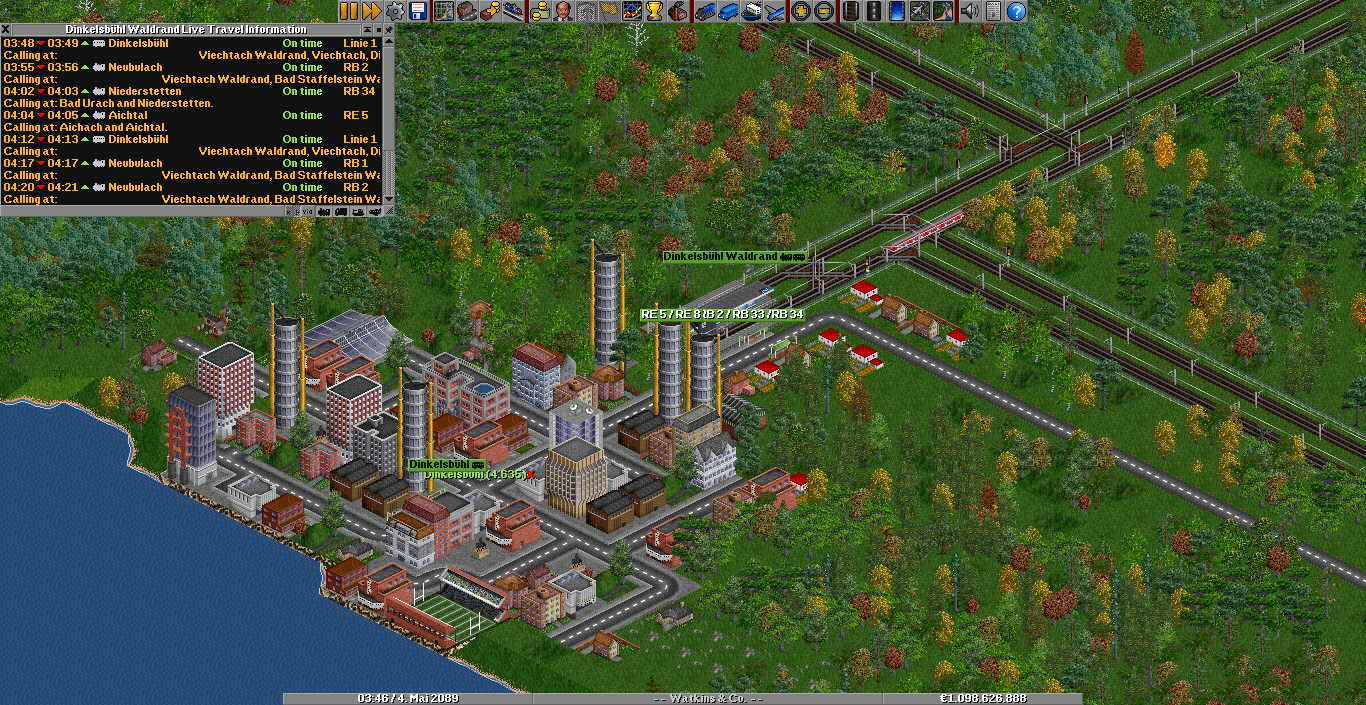Pin the Live Travel Information window
This screenshot has width=1366, height=705.
click(389, 30)
